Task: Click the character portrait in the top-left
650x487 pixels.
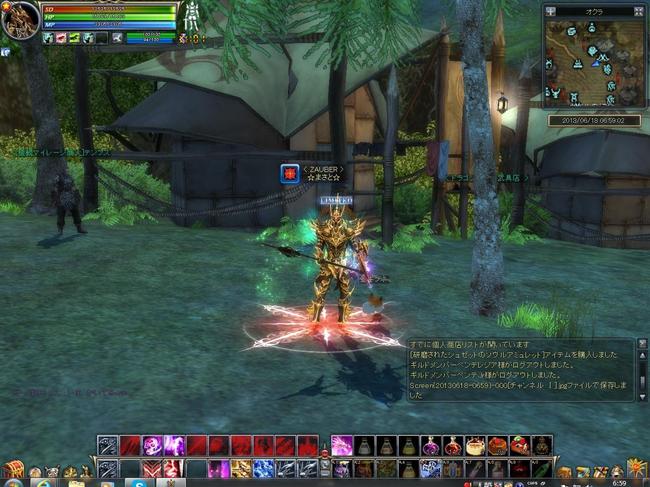Action: 19,19
